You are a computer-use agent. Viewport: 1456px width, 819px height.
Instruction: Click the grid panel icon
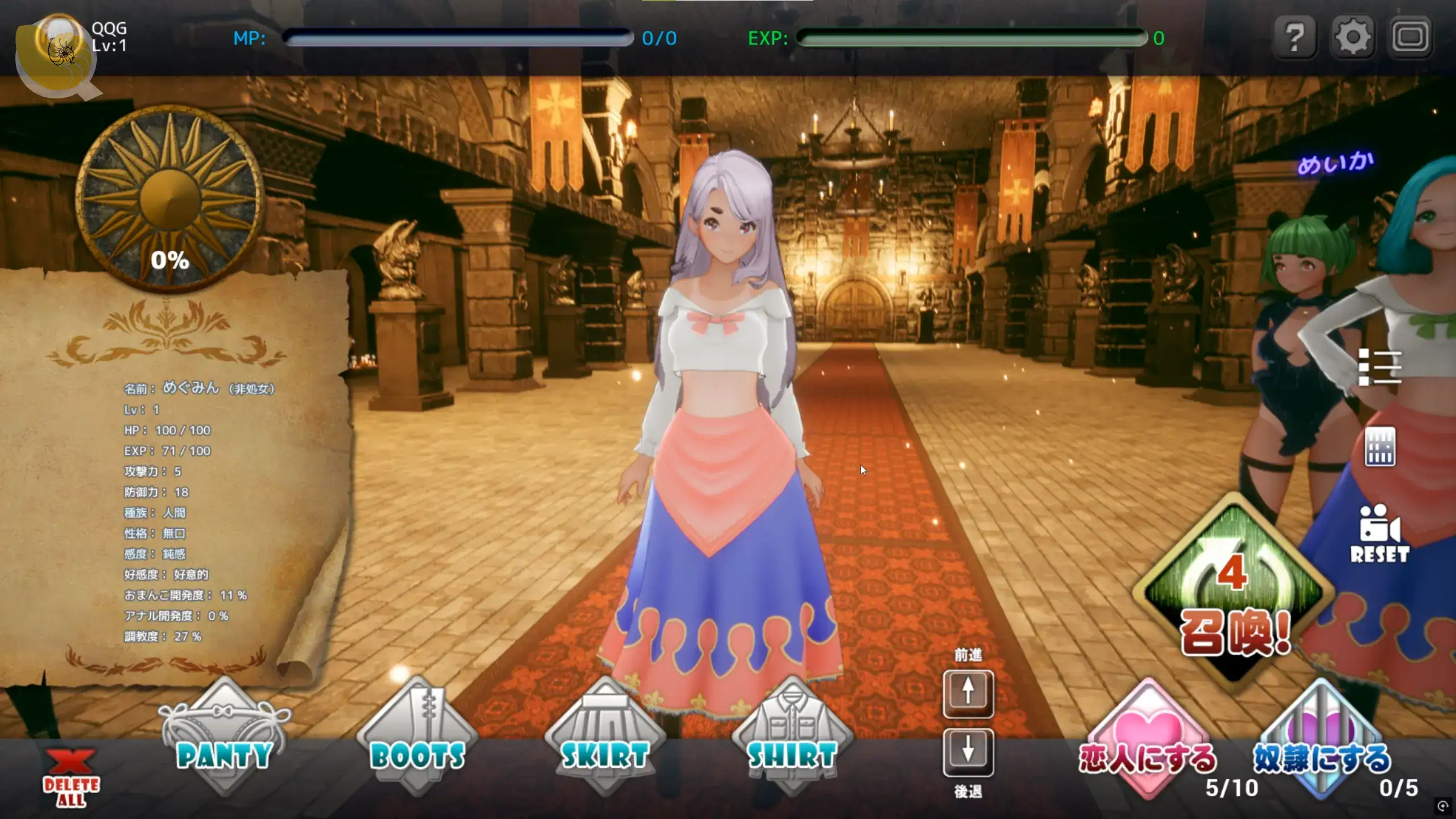[x=1380, y=446]
